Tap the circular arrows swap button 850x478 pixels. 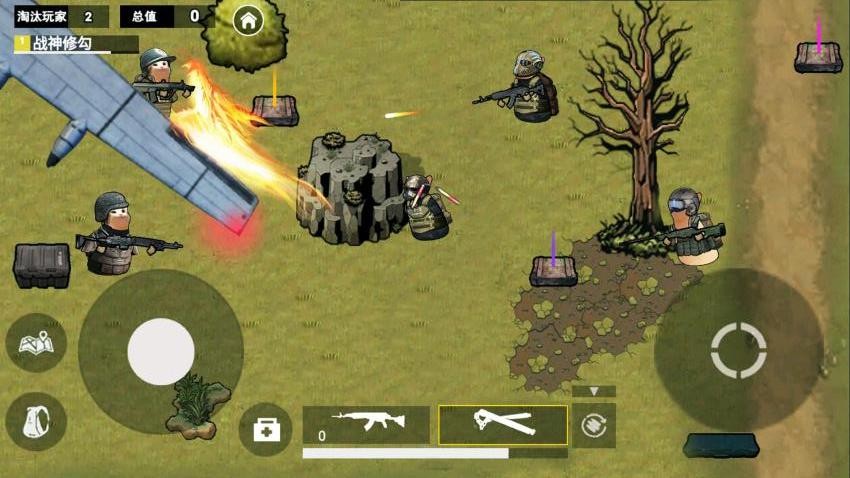tap(594, 425)
